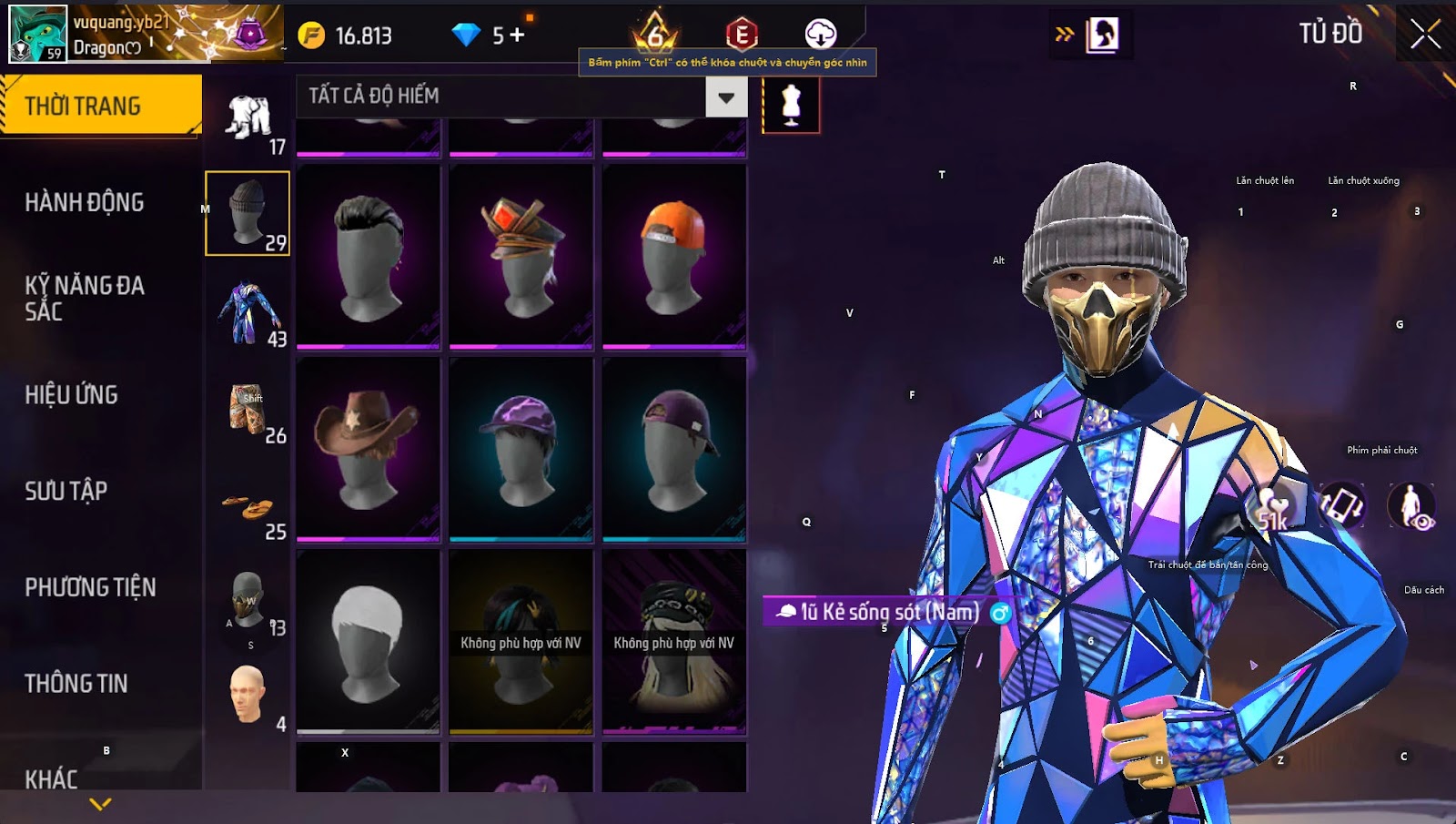1456x824 pixels.
Task: Show the Thông Tin section
Action: pos(76,683)
